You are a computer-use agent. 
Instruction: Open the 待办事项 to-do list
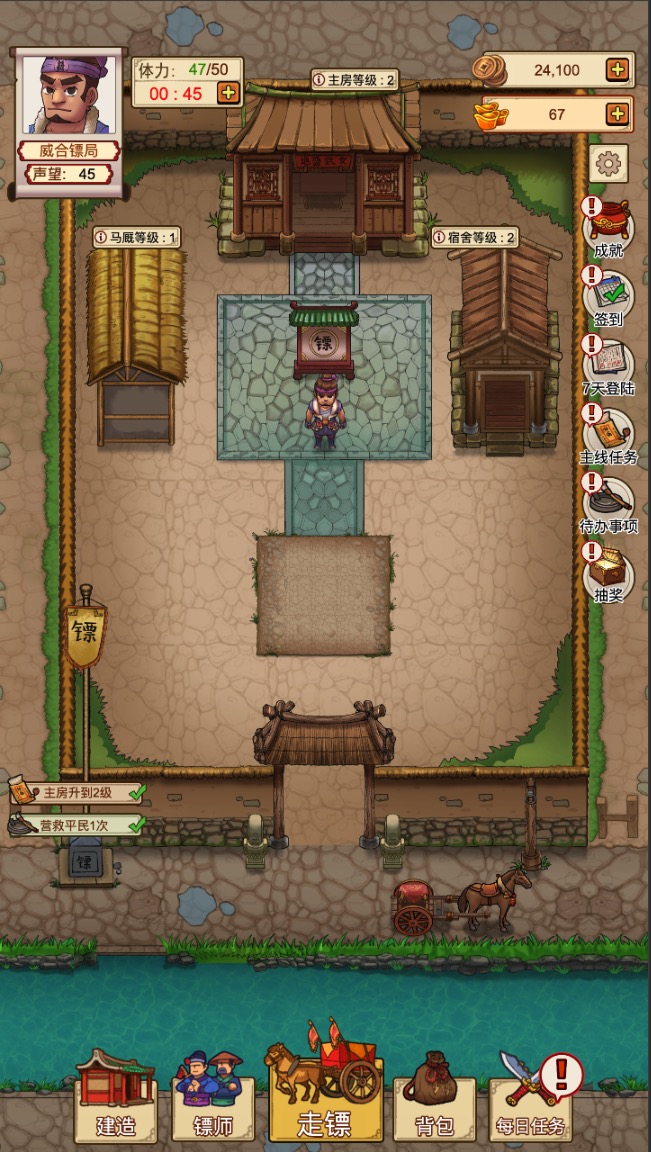608,504
